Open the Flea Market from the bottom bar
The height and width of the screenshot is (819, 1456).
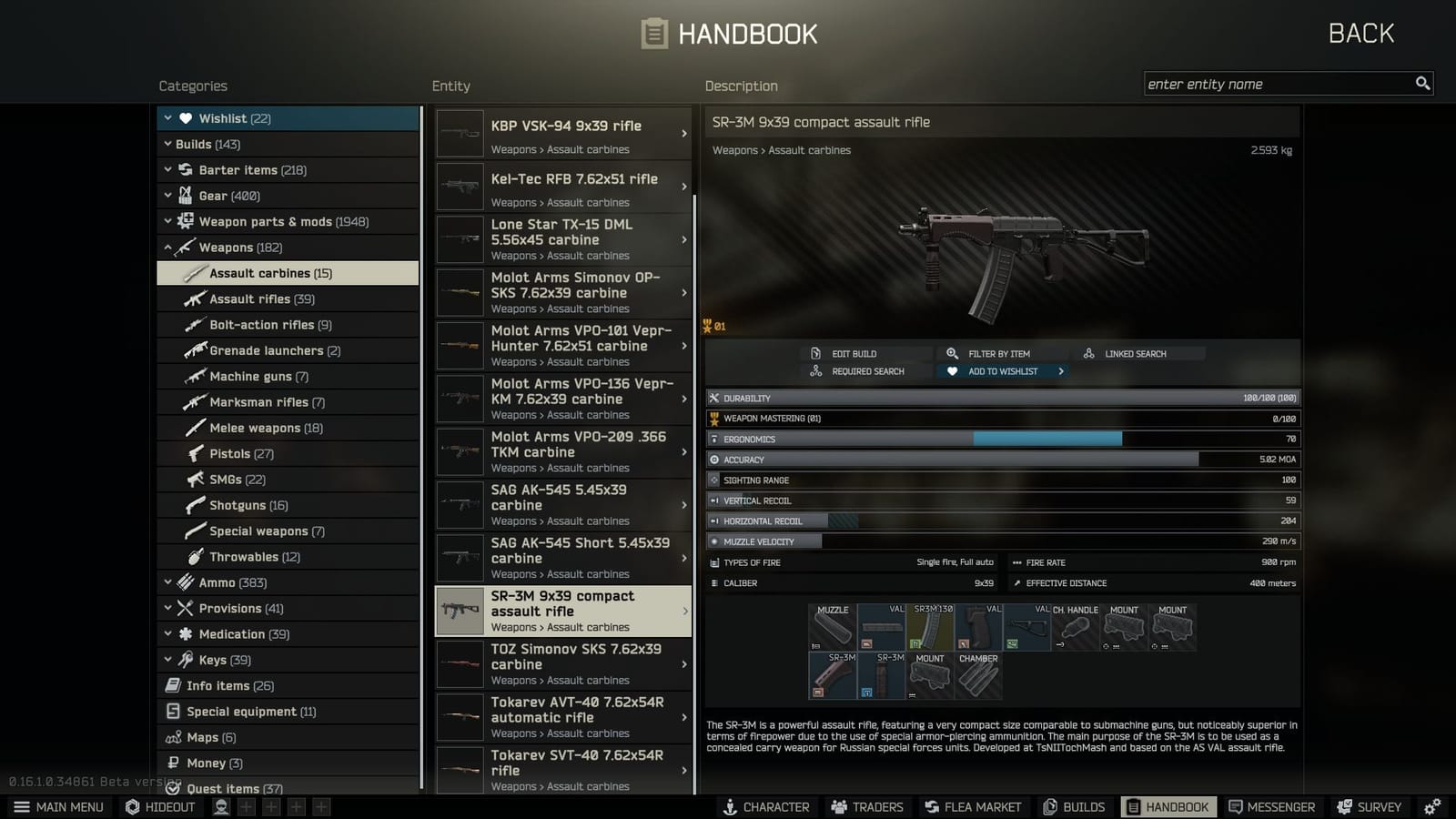[x=973, y=806]
